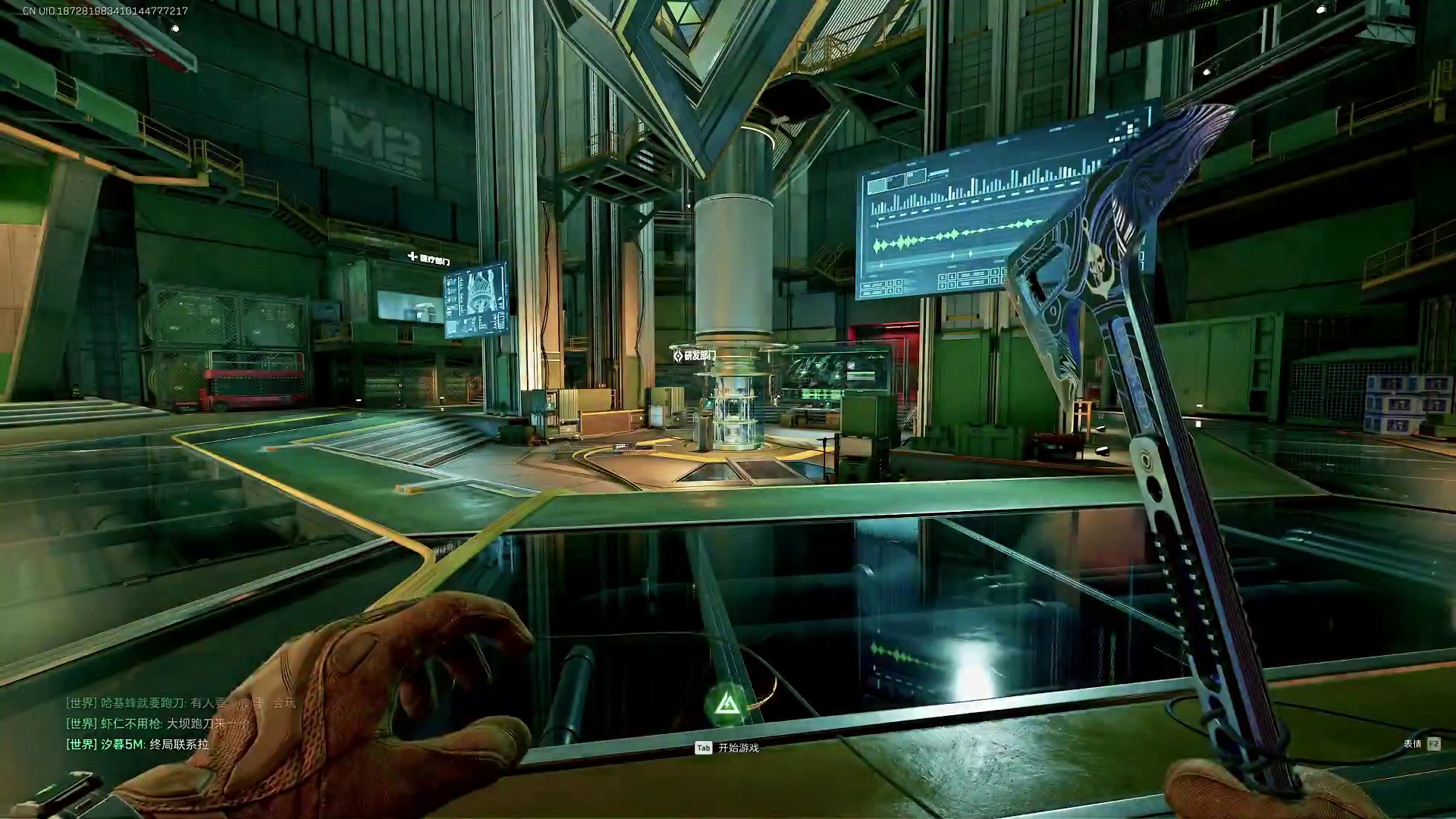Select the 开始游戏 start game label
The height and width of the screenshot is (819, 1456).
738,748
